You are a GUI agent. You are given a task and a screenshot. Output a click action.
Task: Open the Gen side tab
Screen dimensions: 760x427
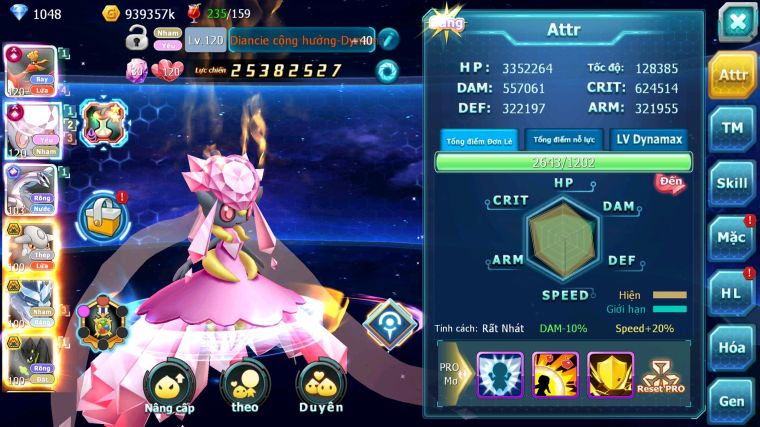click(x=733, y=400)
